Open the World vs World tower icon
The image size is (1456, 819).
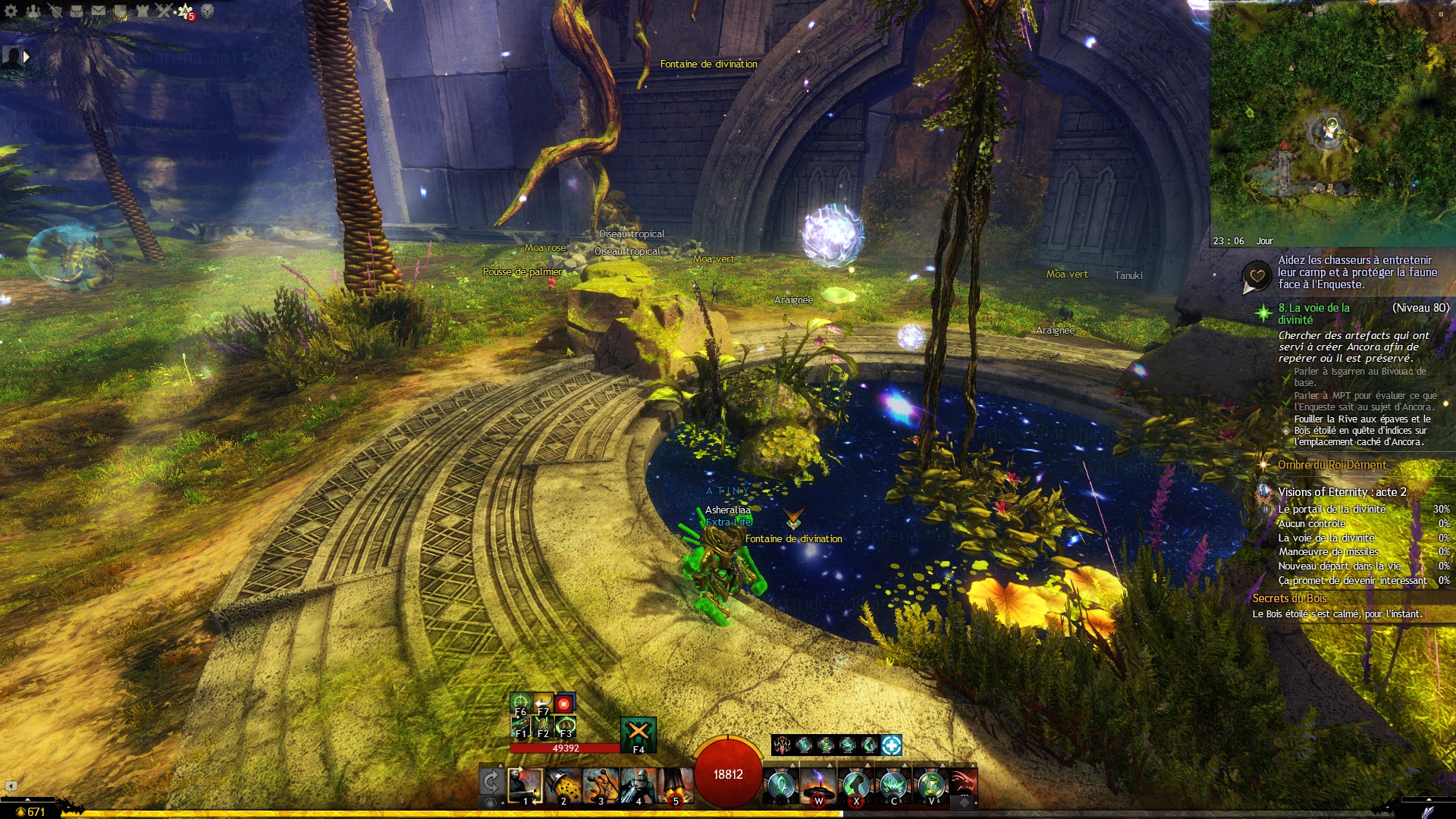(143, 11)
